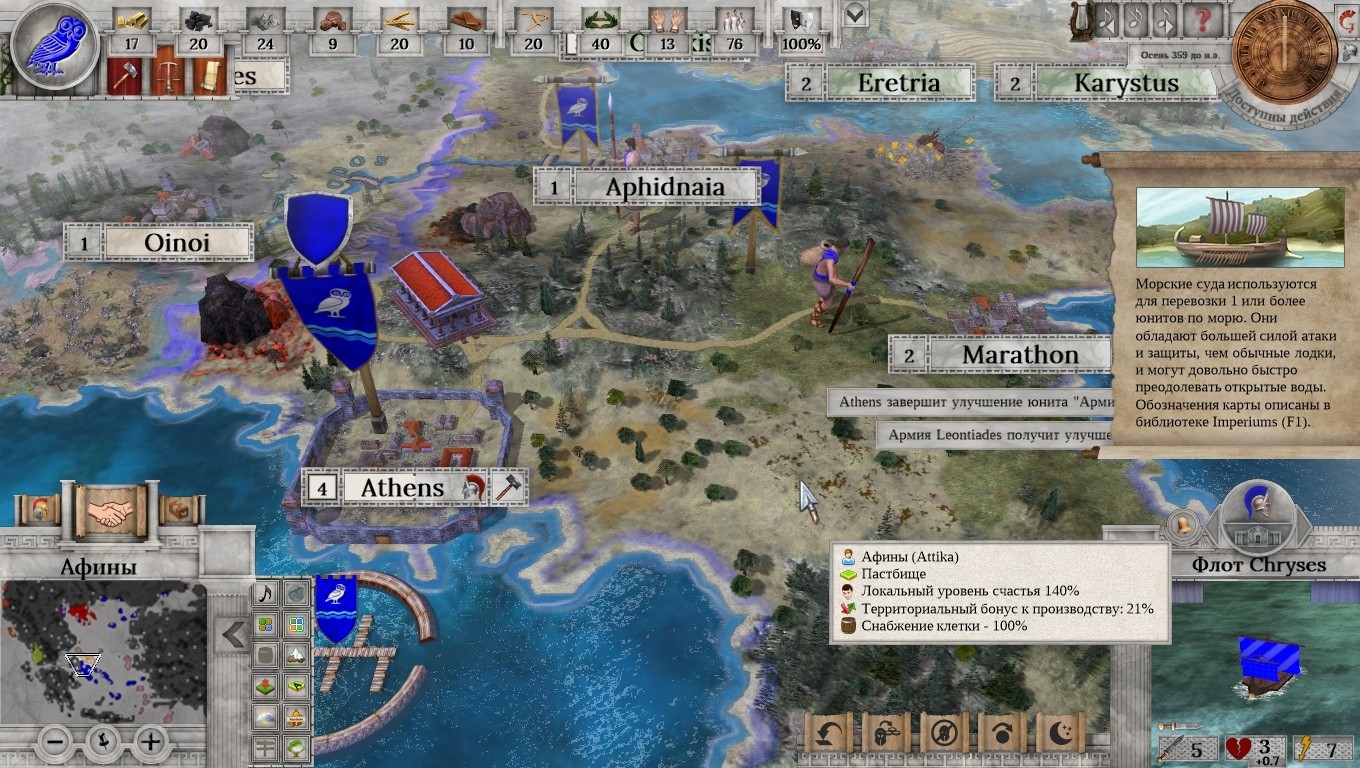This screenshot has height=768, width=1360.
Task: Switch to the chest scroll tab
Action: (x=178, y=511)
